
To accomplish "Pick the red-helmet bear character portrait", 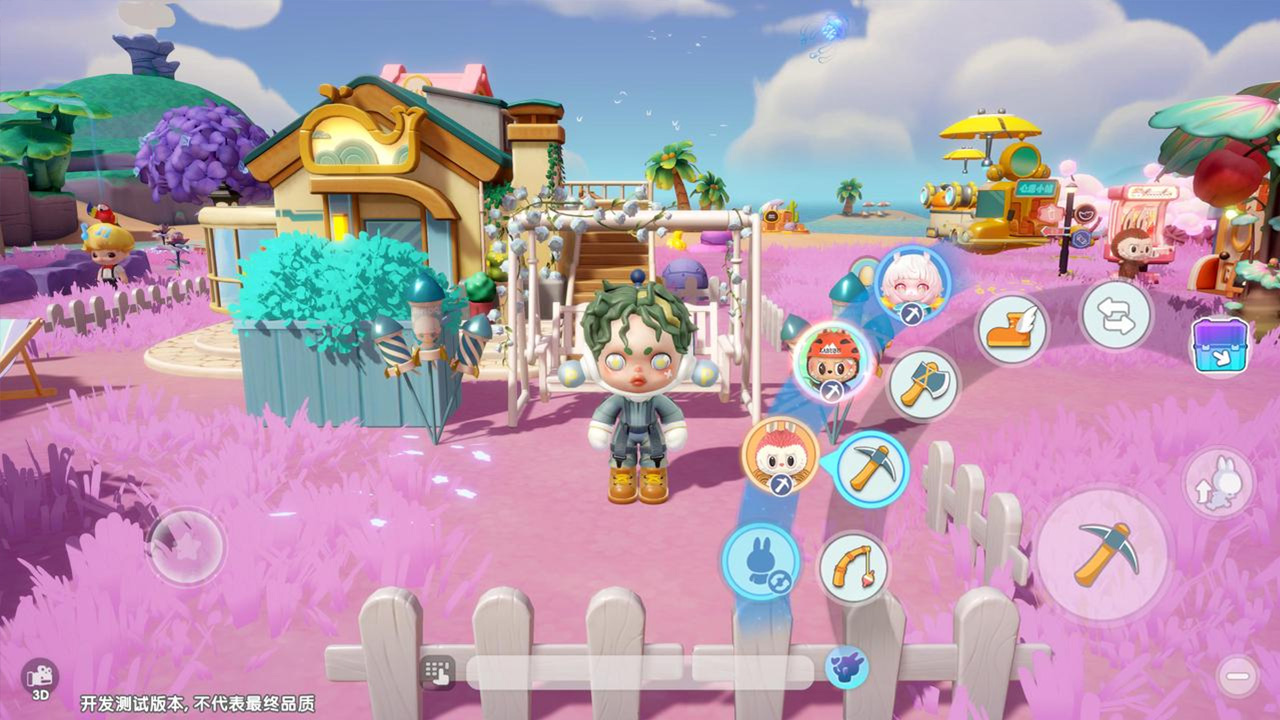I will 833,360.
